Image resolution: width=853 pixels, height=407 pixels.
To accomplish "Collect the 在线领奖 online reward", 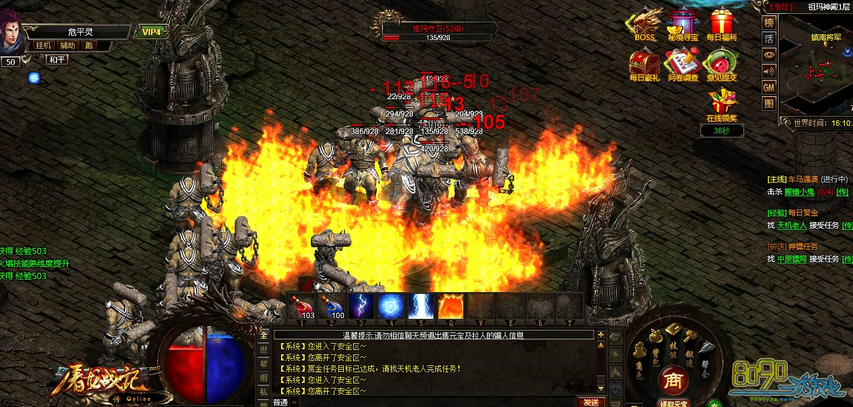I will 721,103.
